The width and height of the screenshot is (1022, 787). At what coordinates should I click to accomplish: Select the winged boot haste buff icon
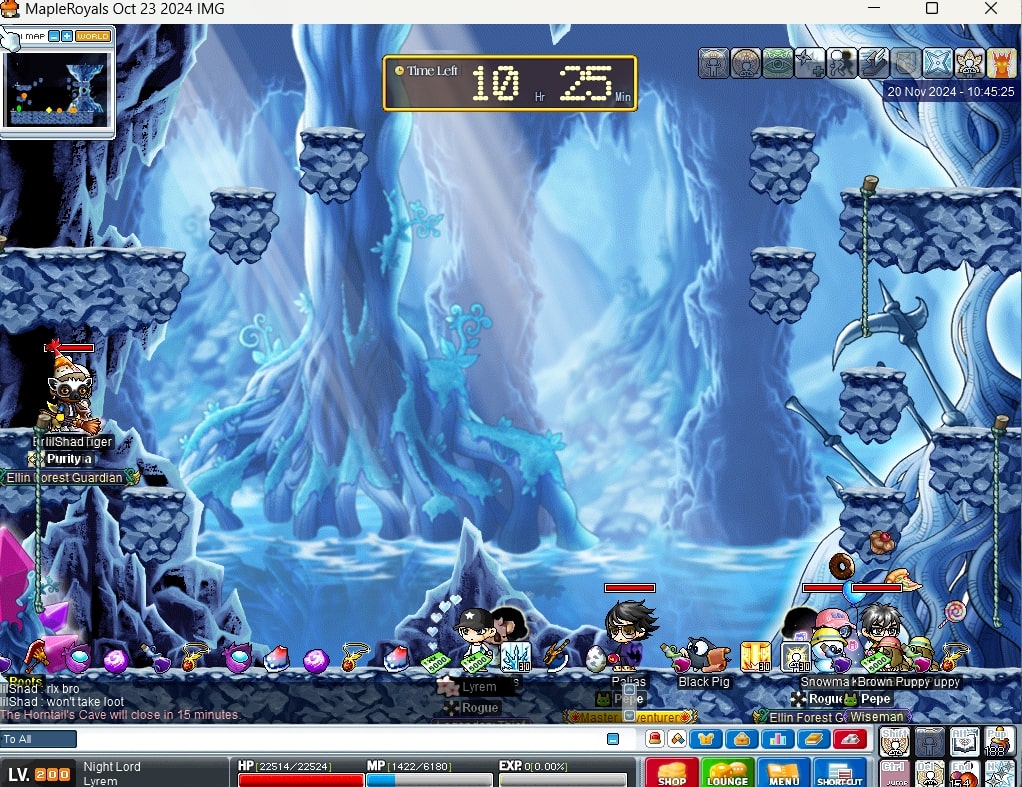(873, 63)
